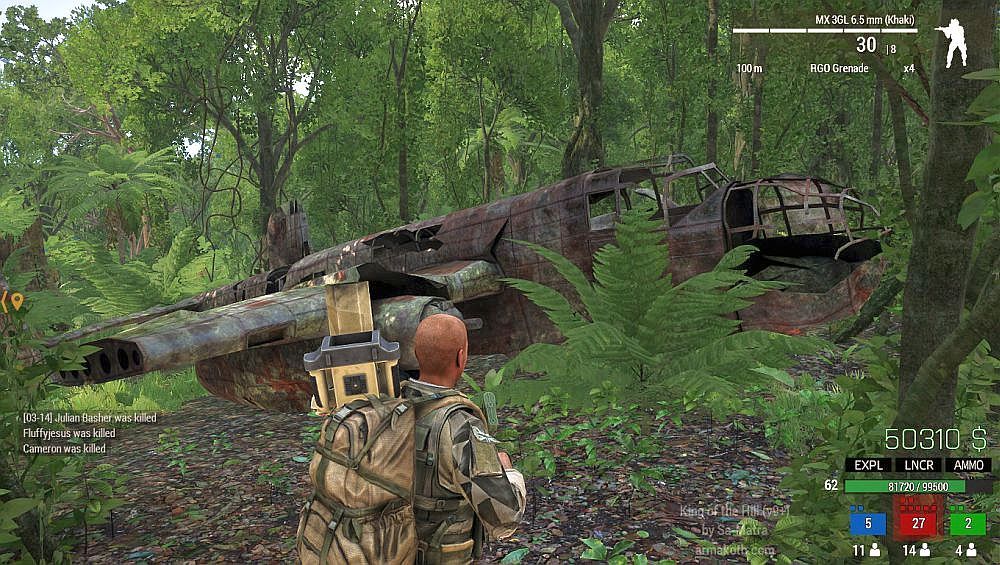Click the LNCR perk box
1000x565 pixels.
click(918, 465)
